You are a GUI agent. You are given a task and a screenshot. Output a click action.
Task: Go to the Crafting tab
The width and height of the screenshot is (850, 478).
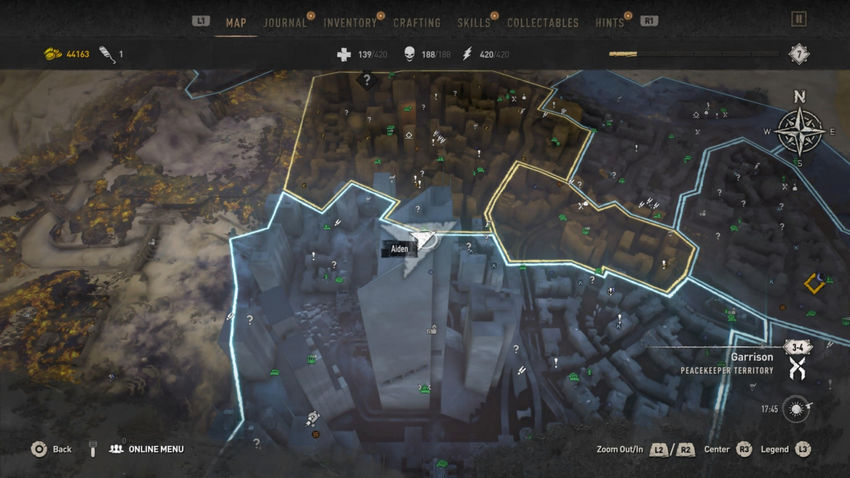pos(417,22)
